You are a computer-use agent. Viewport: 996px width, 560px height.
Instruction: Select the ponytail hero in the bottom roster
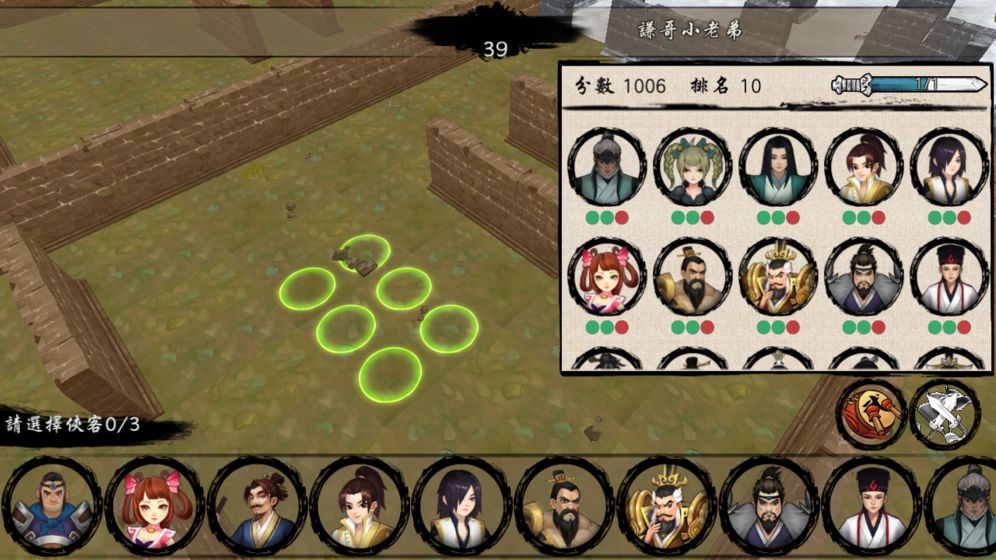[x=359, y=506]
